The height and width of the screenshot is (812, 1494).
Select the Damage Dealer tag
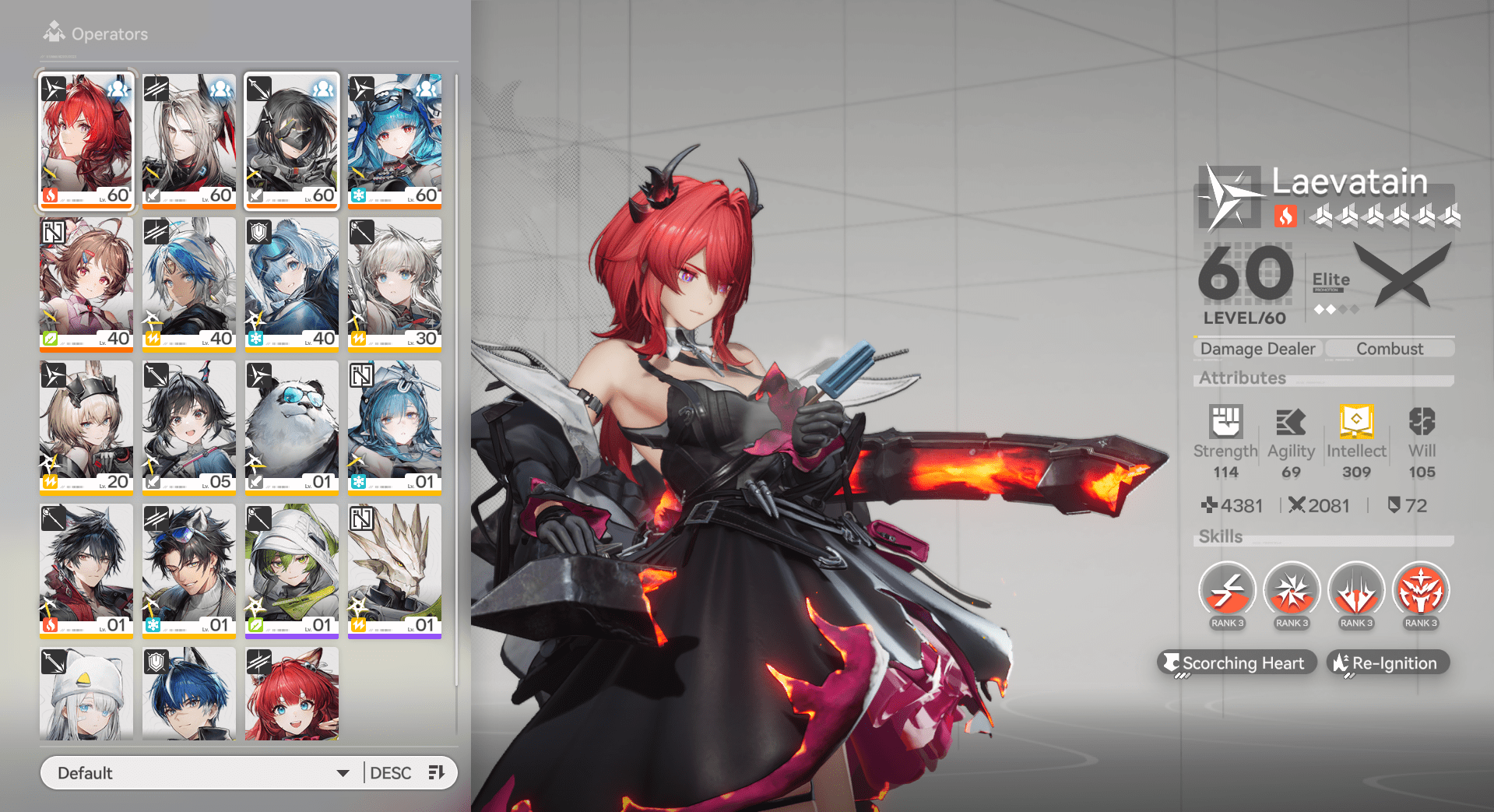(1257, 348)
